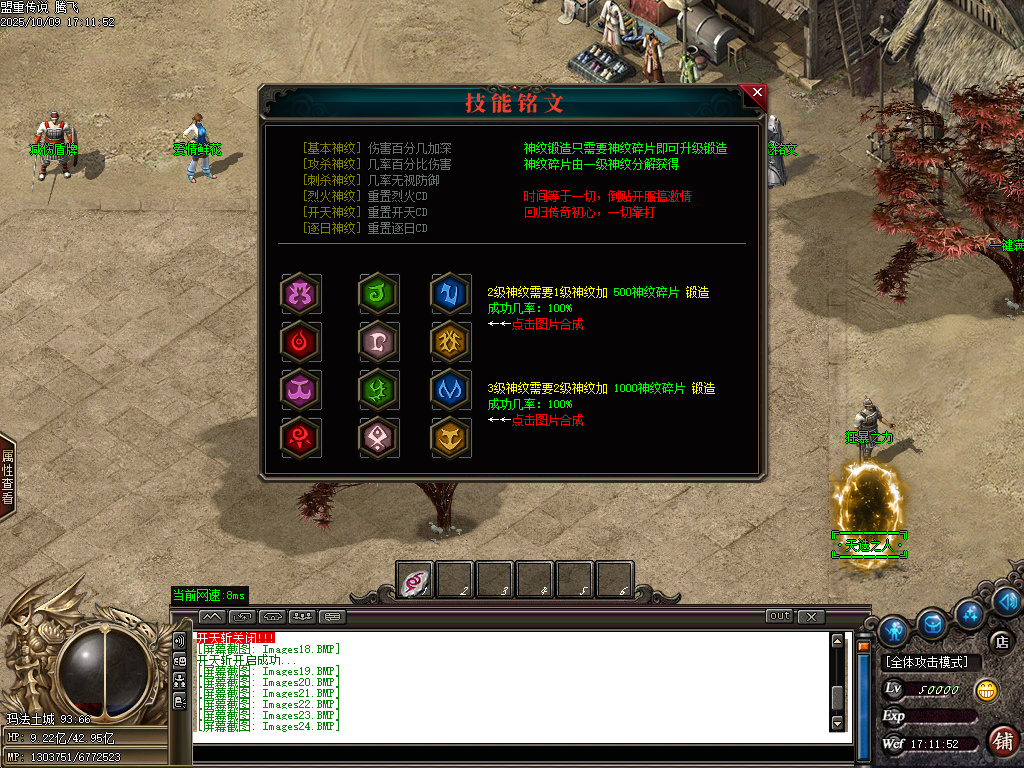Image resolution: width=1024 pixels, height=768 pixels.
Task: Open the 属性查看 attribute view side tab
Action: [7, 477]
